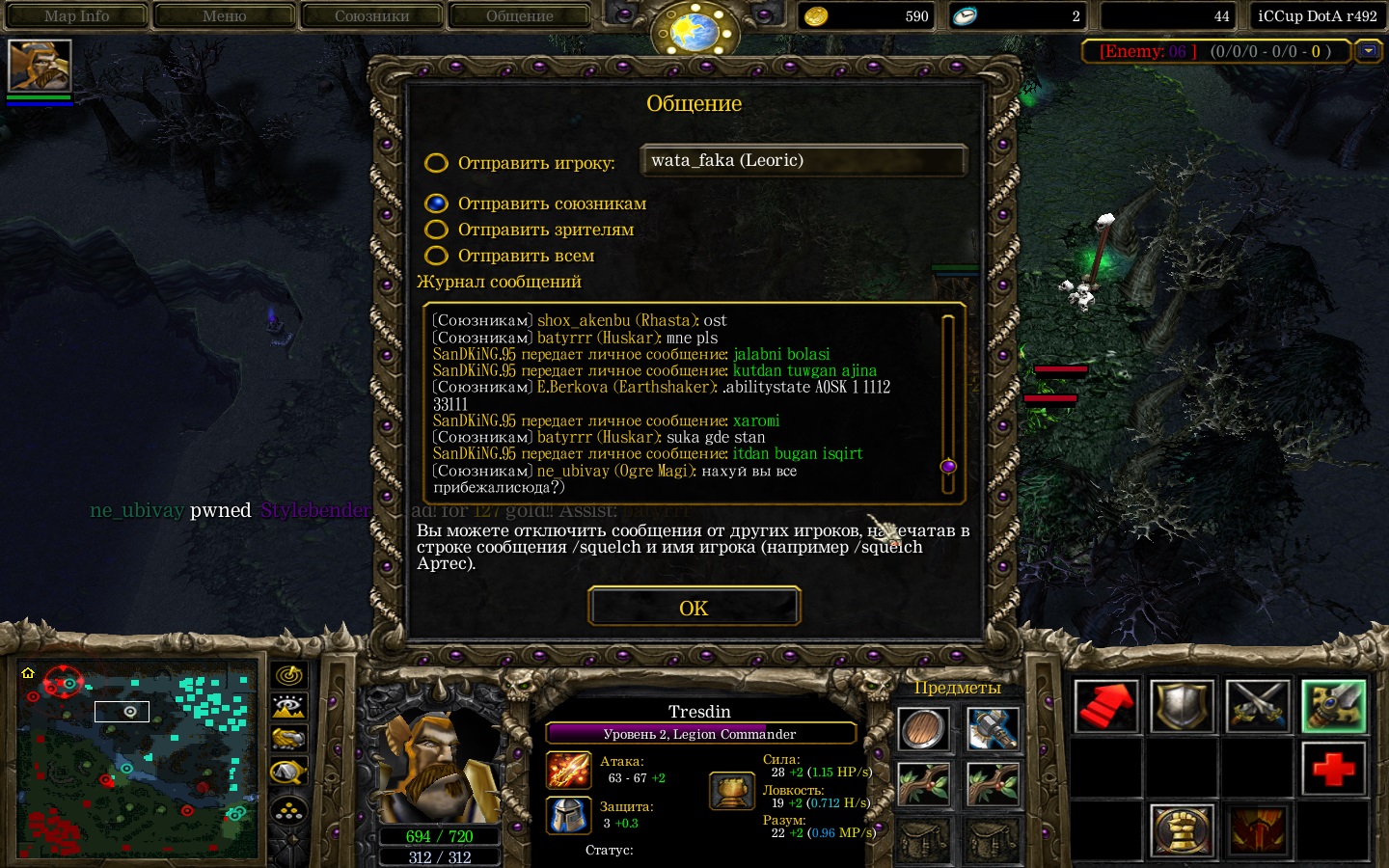1389x868 pixels.
Task: Open the Map Info menu
Action: [77, 16]
